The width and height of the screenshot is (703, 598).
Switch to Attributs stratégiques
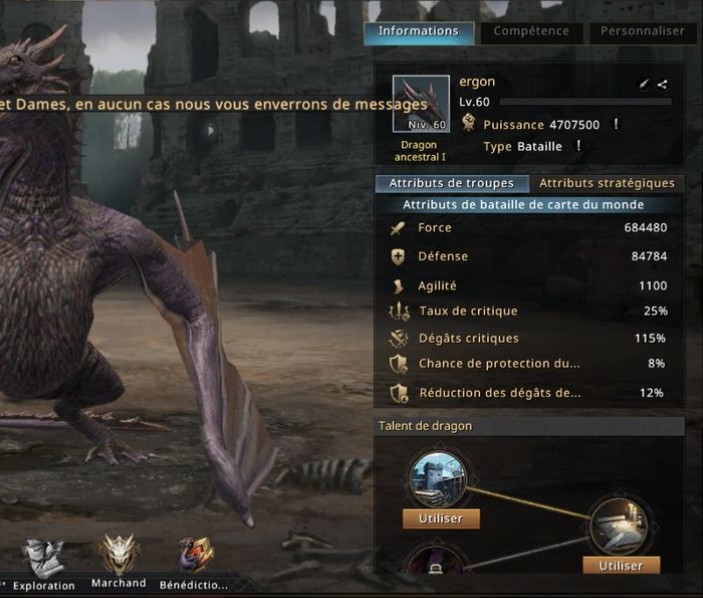(607, 183)
